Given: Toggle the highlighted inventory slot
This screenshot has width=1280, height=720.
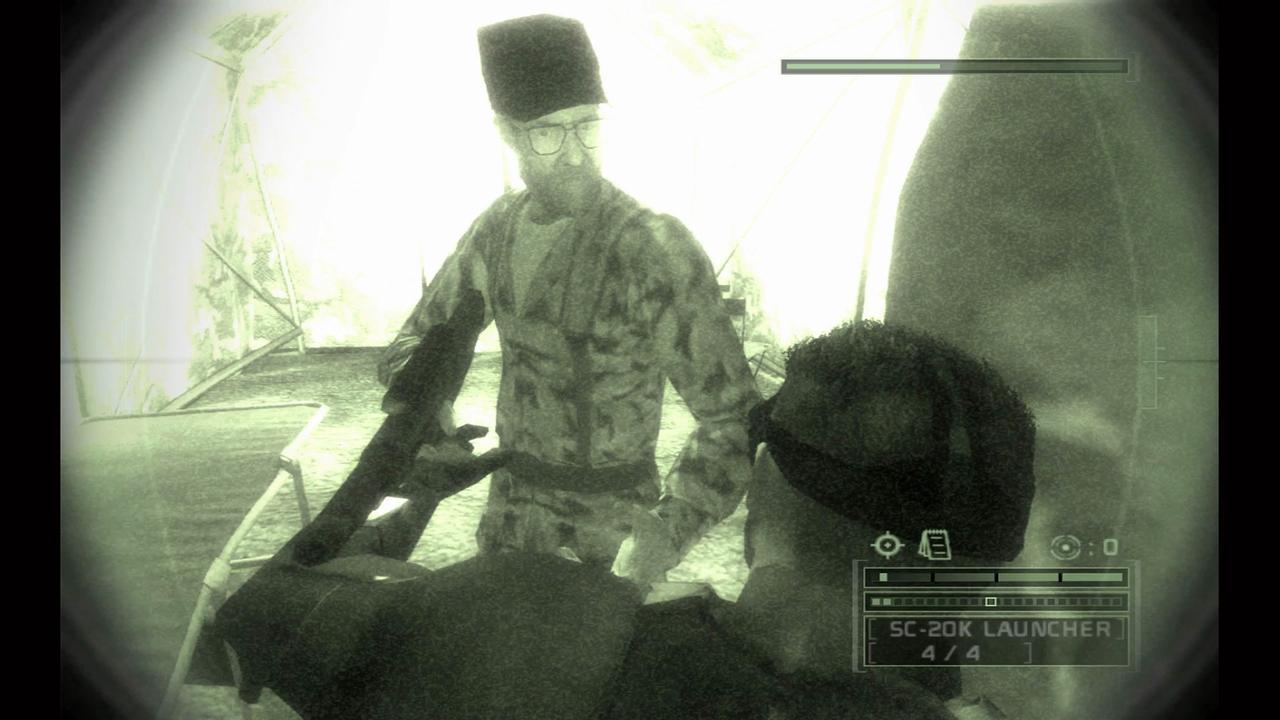Looking at the screenshot, I should 991,601.
